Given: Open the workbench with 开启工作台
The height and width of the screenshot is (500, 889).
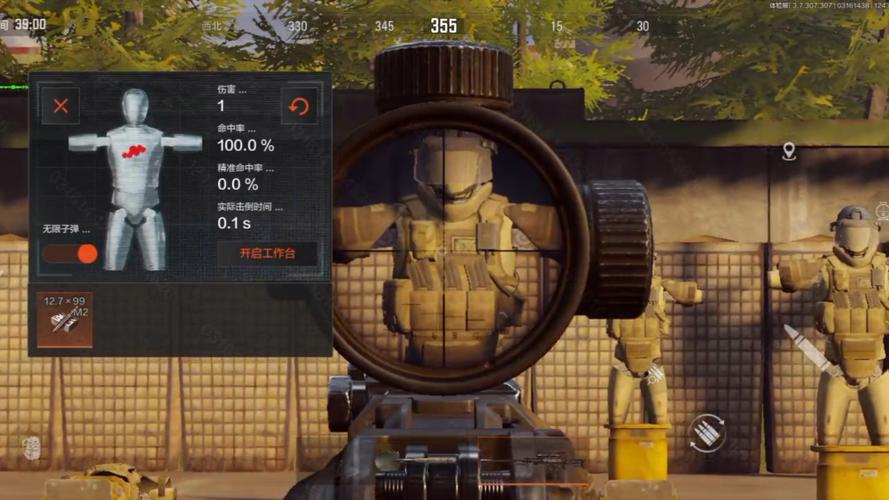Looking at the screenshot, I should point(267,253).
